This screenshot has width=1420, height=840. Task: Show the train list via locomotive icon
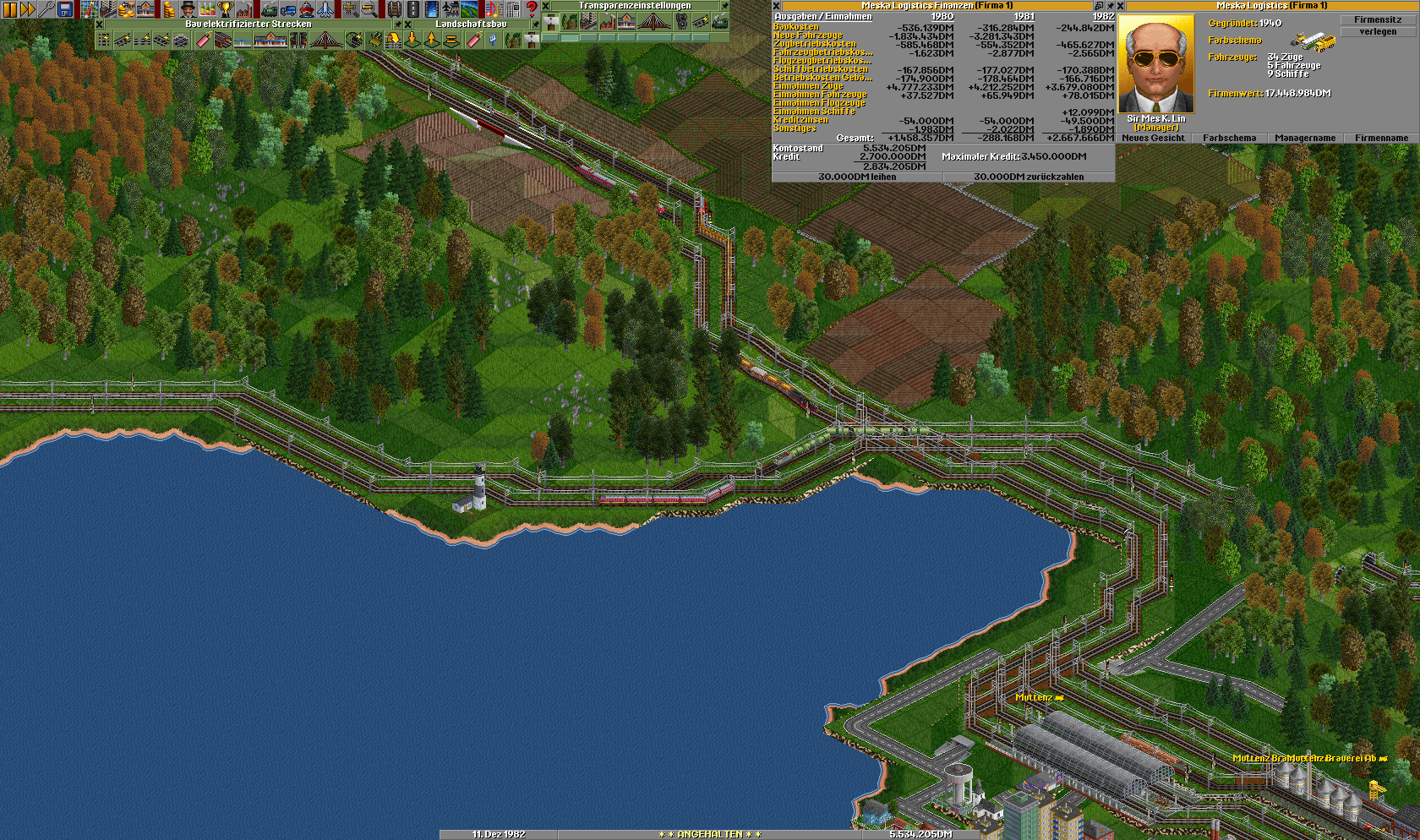tap(269, 9)
